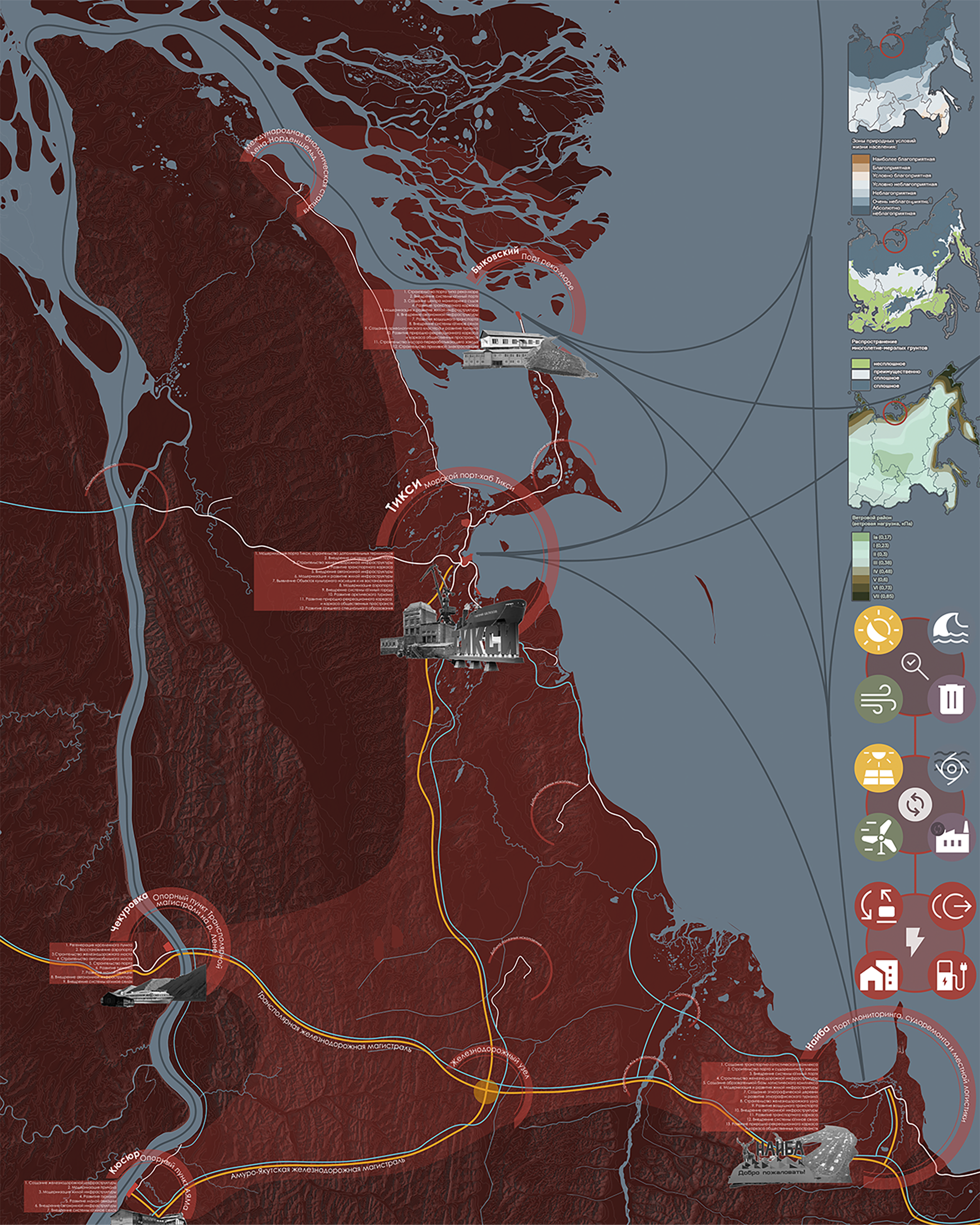980x1225 pixels.
Task: Click the 'Наиболее благоприятная' legend entry
Action: coord(903,160)
